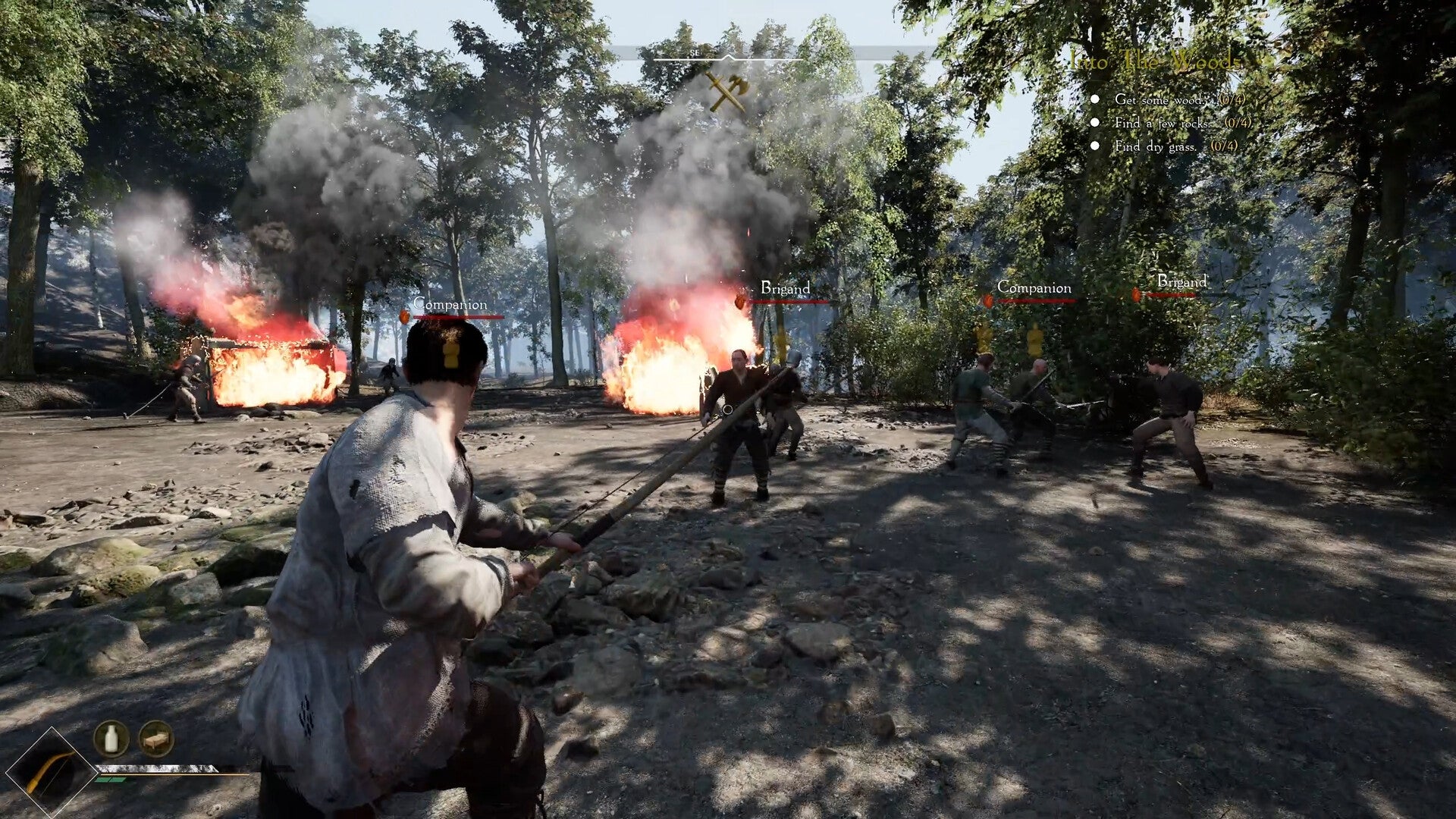Select the bow in the weapon slot
The height and width of the screenshot is (819, 1456).
[x=53, y=770]
